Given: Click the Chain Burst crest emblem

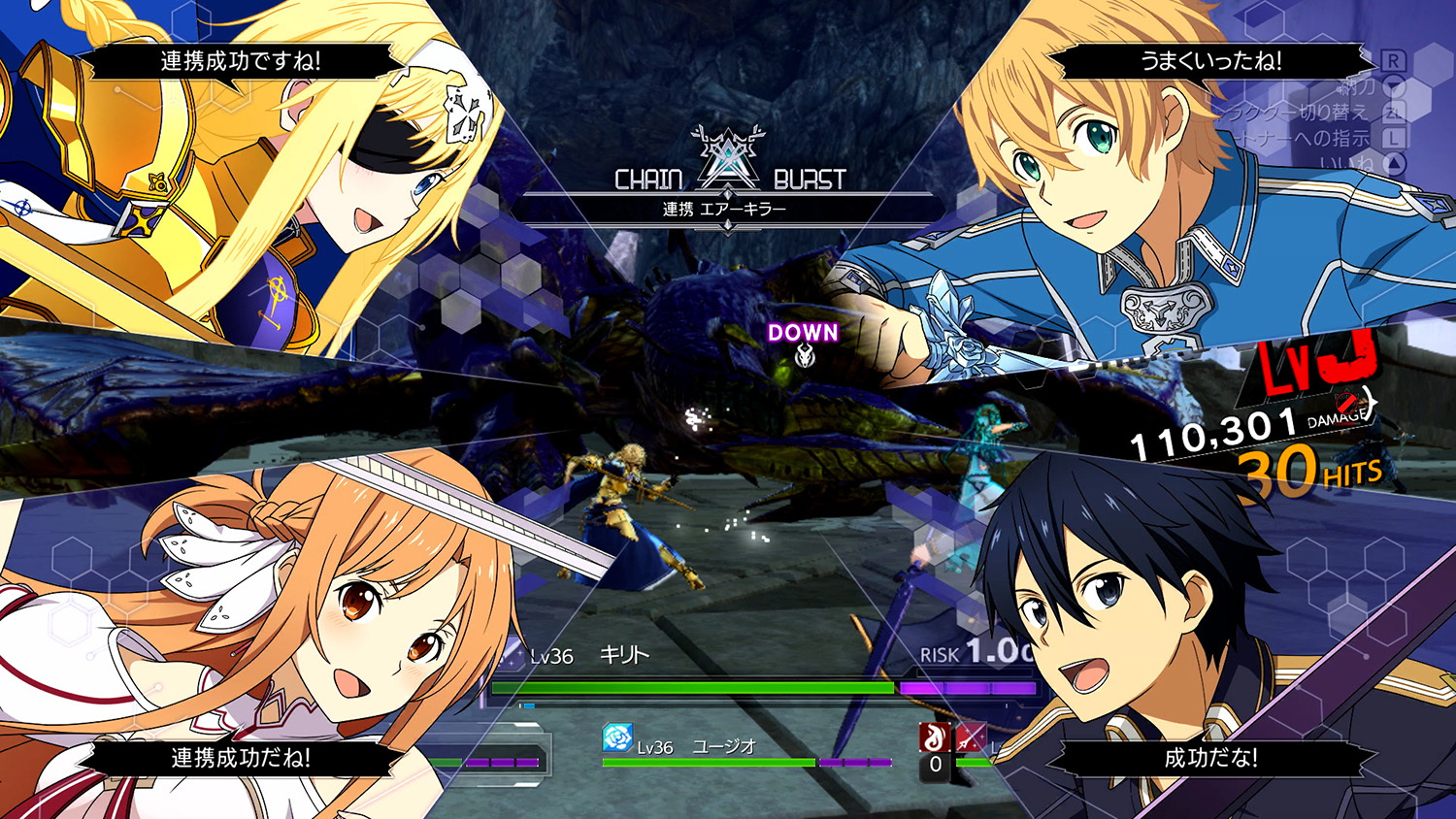Looking at the screenshot, I should (x=727, y=157).
